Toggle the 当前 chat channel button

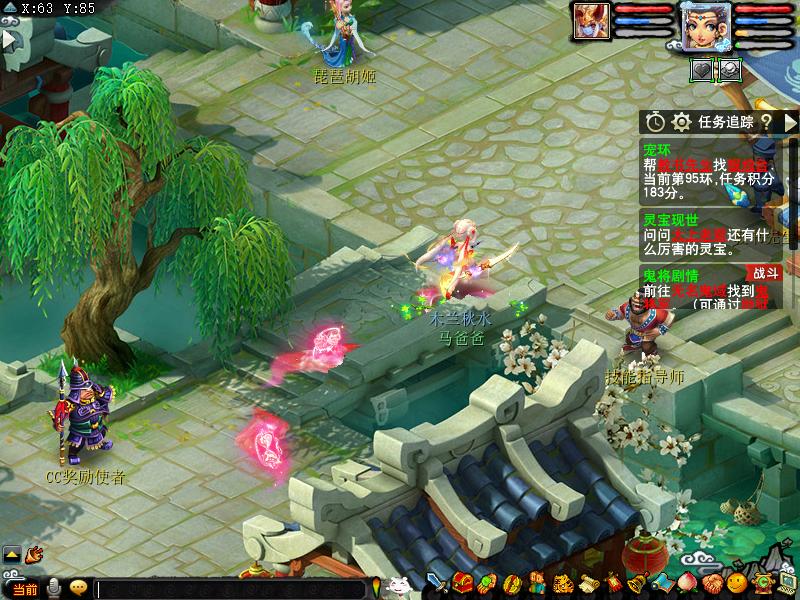[x=24, y=589]
